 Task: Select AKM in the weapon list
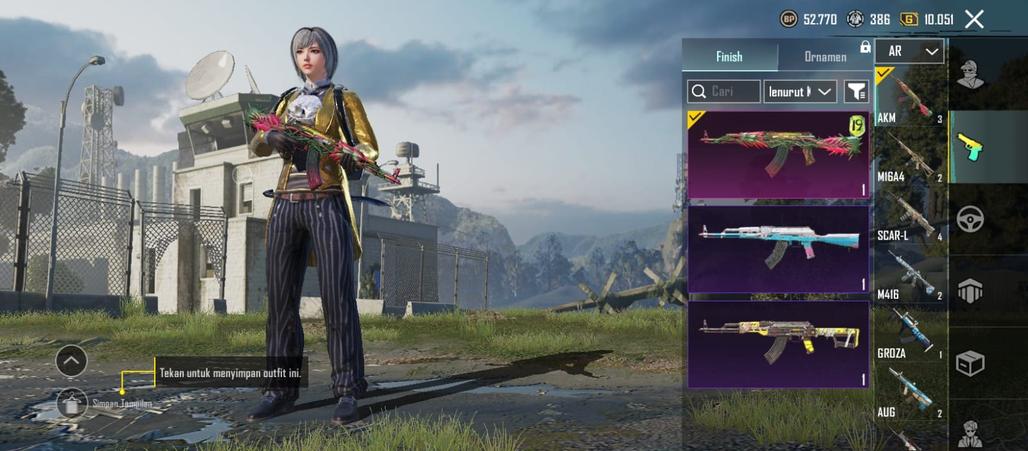(x=910, y=97)
